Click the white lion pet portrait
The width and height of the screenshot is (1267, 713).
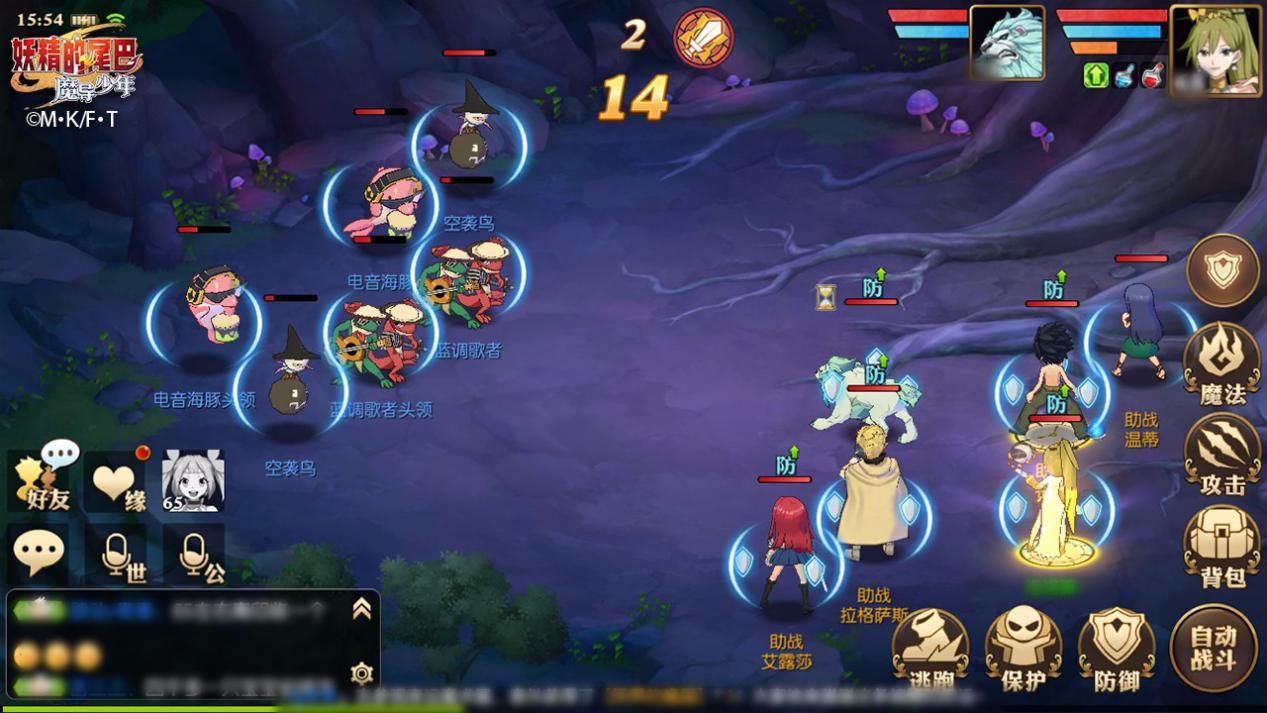click(x=1007, y=44)
